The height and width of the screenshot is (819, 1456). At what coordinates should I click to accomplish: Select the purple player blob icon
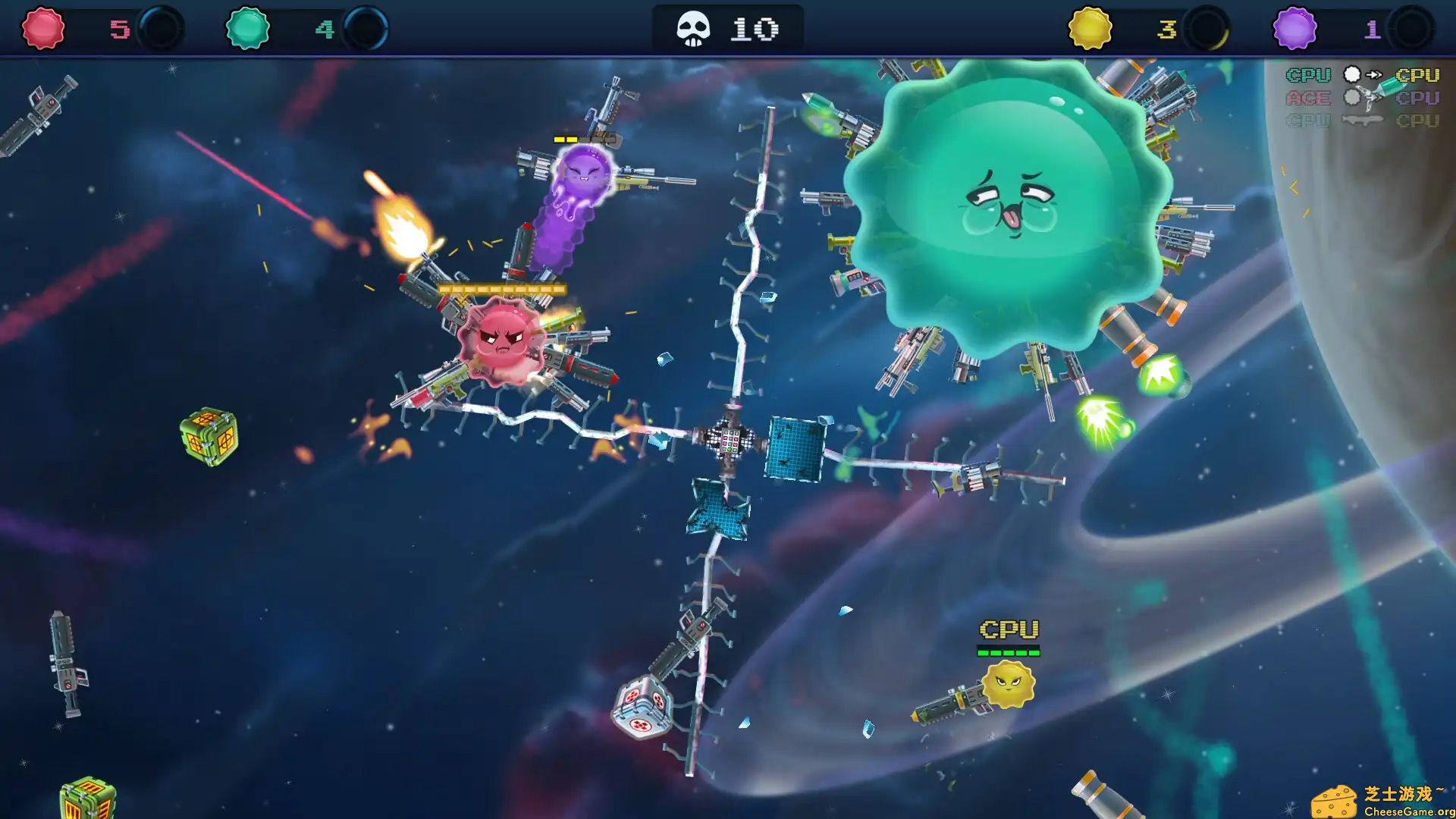coord(1294,29)
